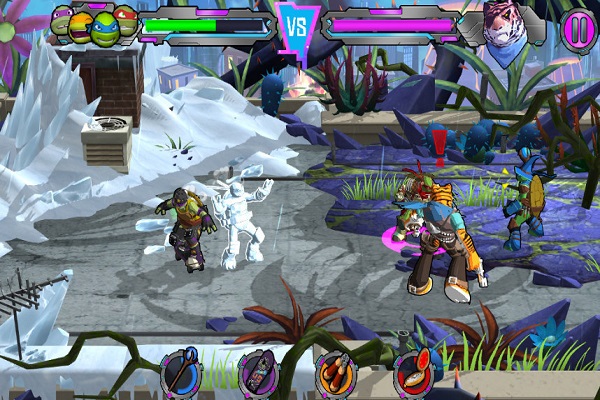600x400 pixels.
Task: Pause the fight with the pause button
Action: (576, 27)
